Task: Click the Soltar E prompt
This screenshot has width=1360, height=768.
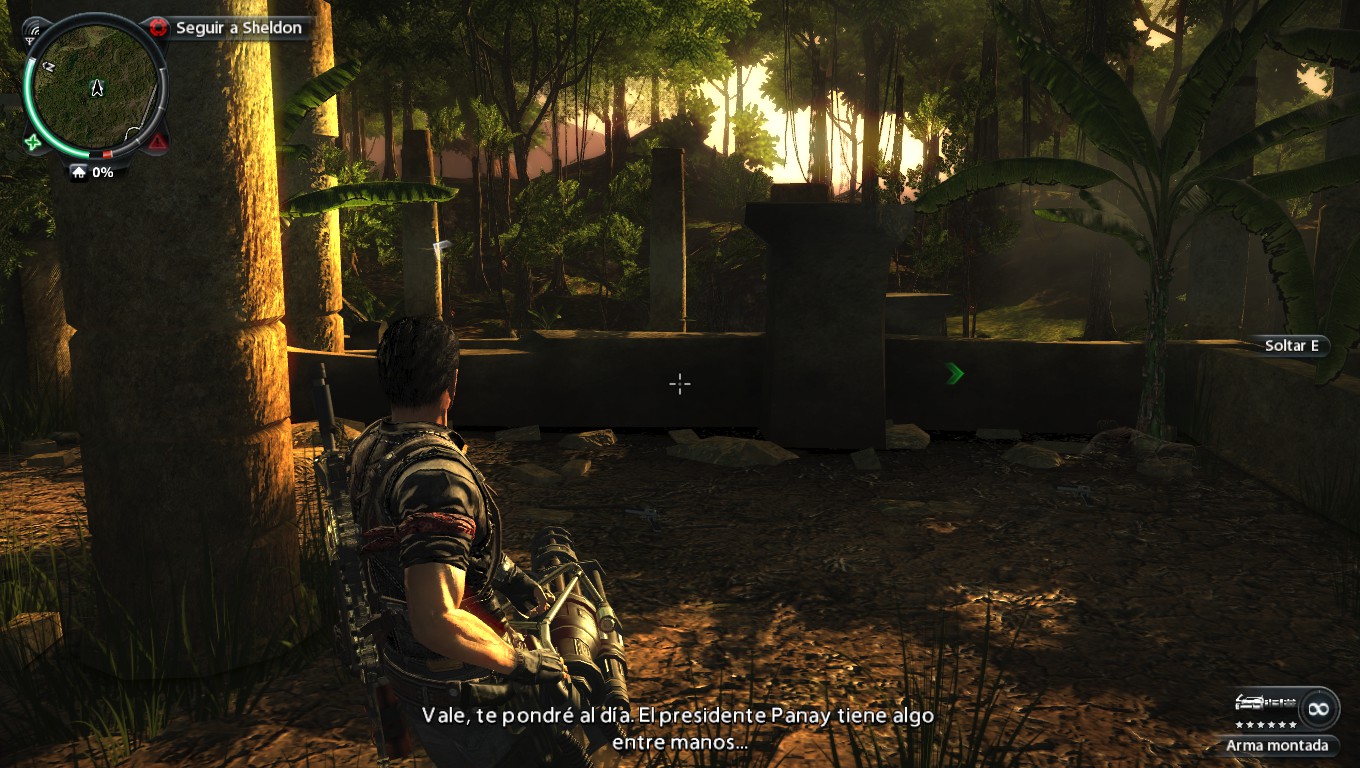Action: tap(1292, 346)
